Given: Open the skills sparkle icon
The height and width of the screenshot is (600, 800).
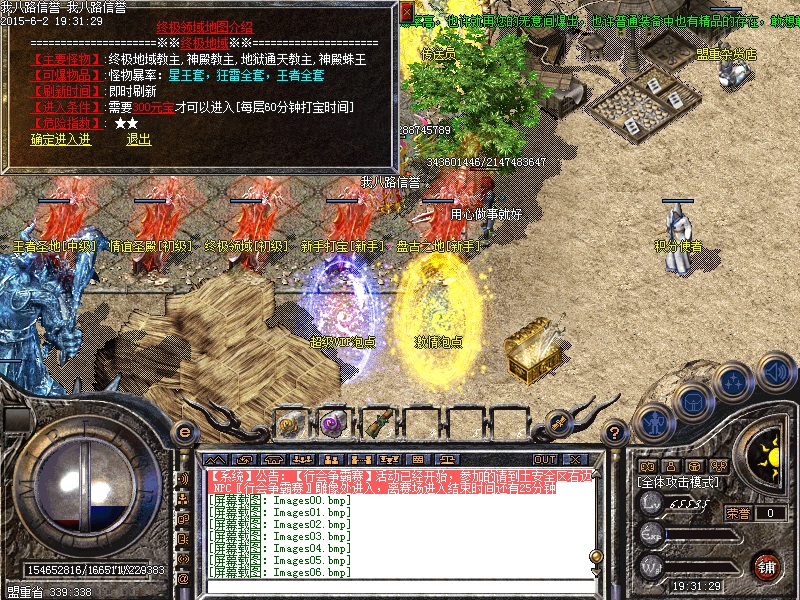Looking at the screenshot, I should 735,382.
